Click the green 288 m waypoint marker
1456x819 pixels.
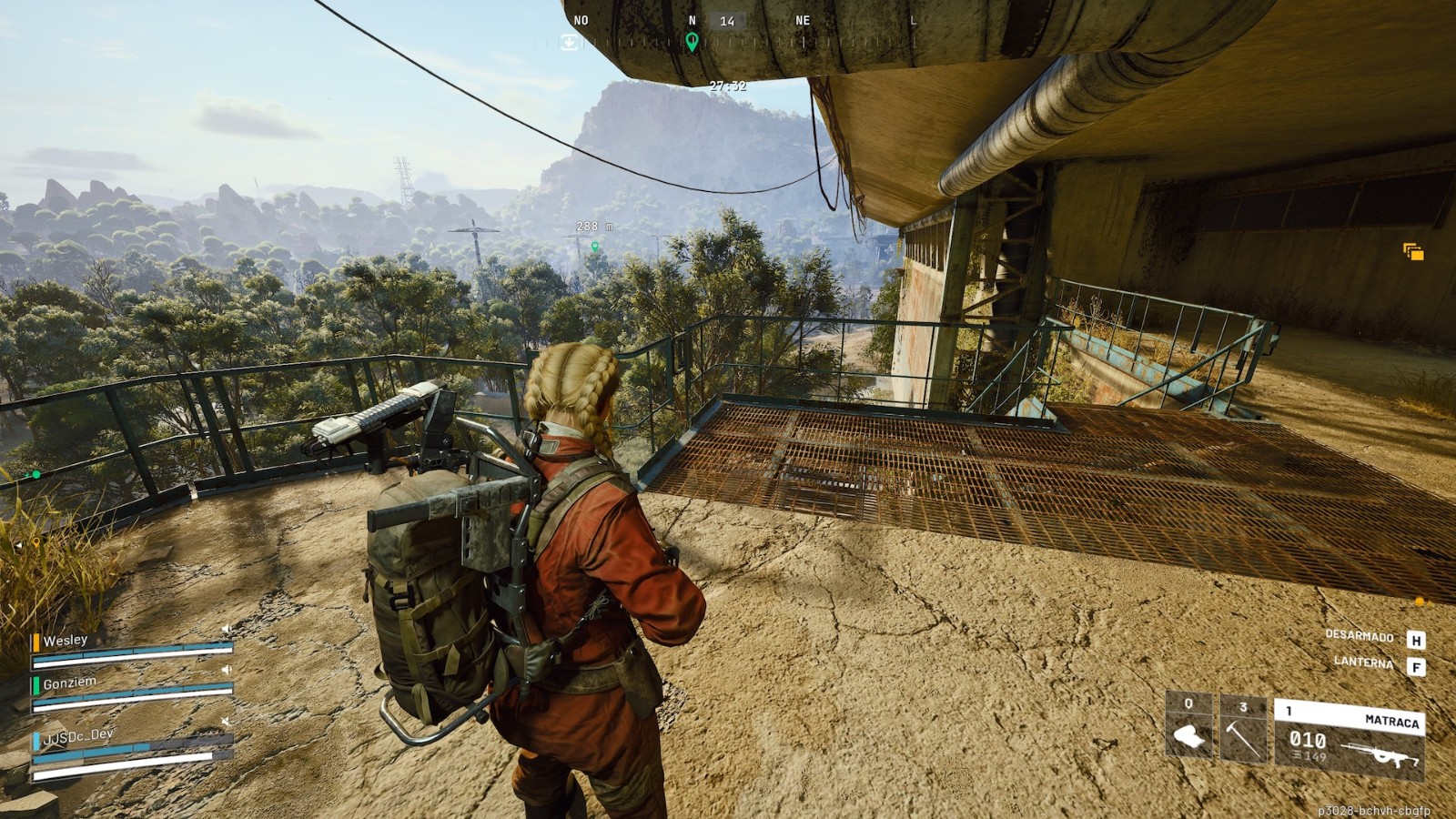595,246
